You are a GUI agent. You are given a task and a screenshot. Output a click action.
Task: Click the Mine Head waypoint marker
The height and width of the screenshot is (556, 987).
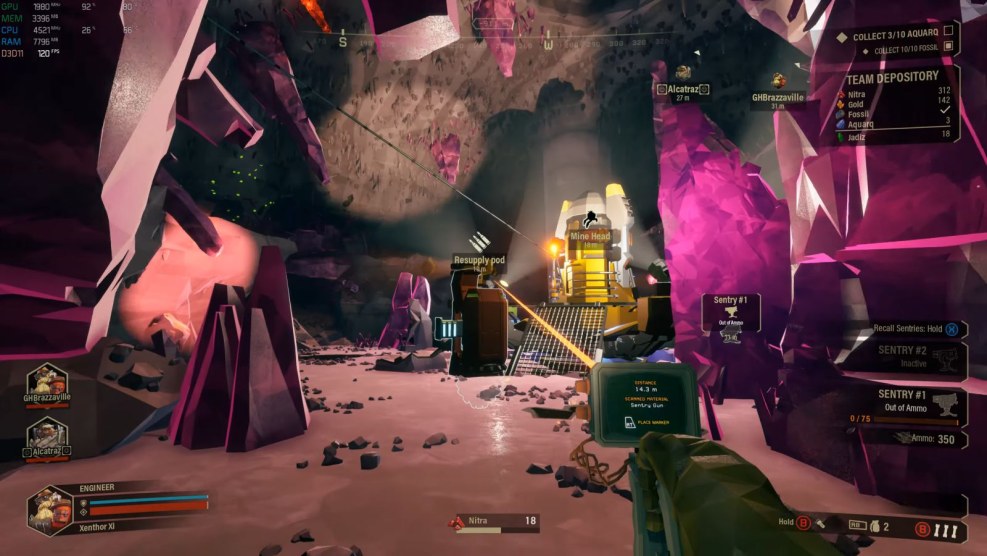click(590, 237)
